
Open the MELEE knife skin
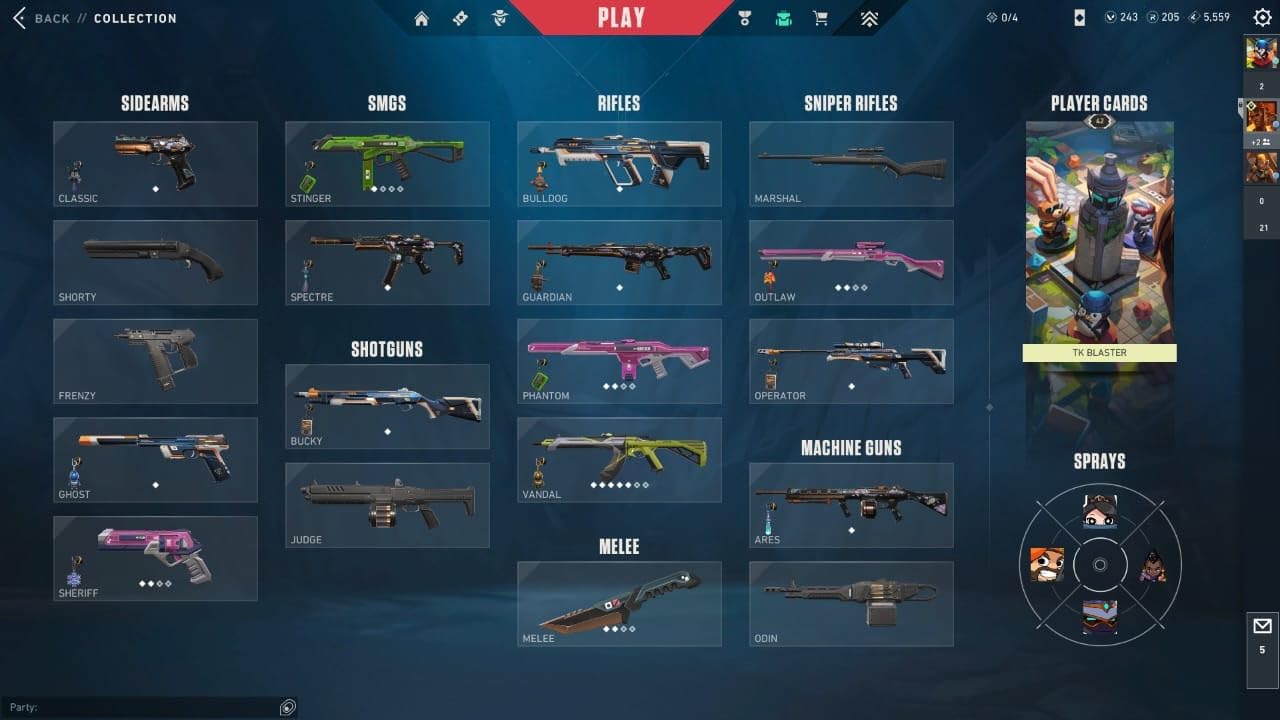(x=619, y=603)
